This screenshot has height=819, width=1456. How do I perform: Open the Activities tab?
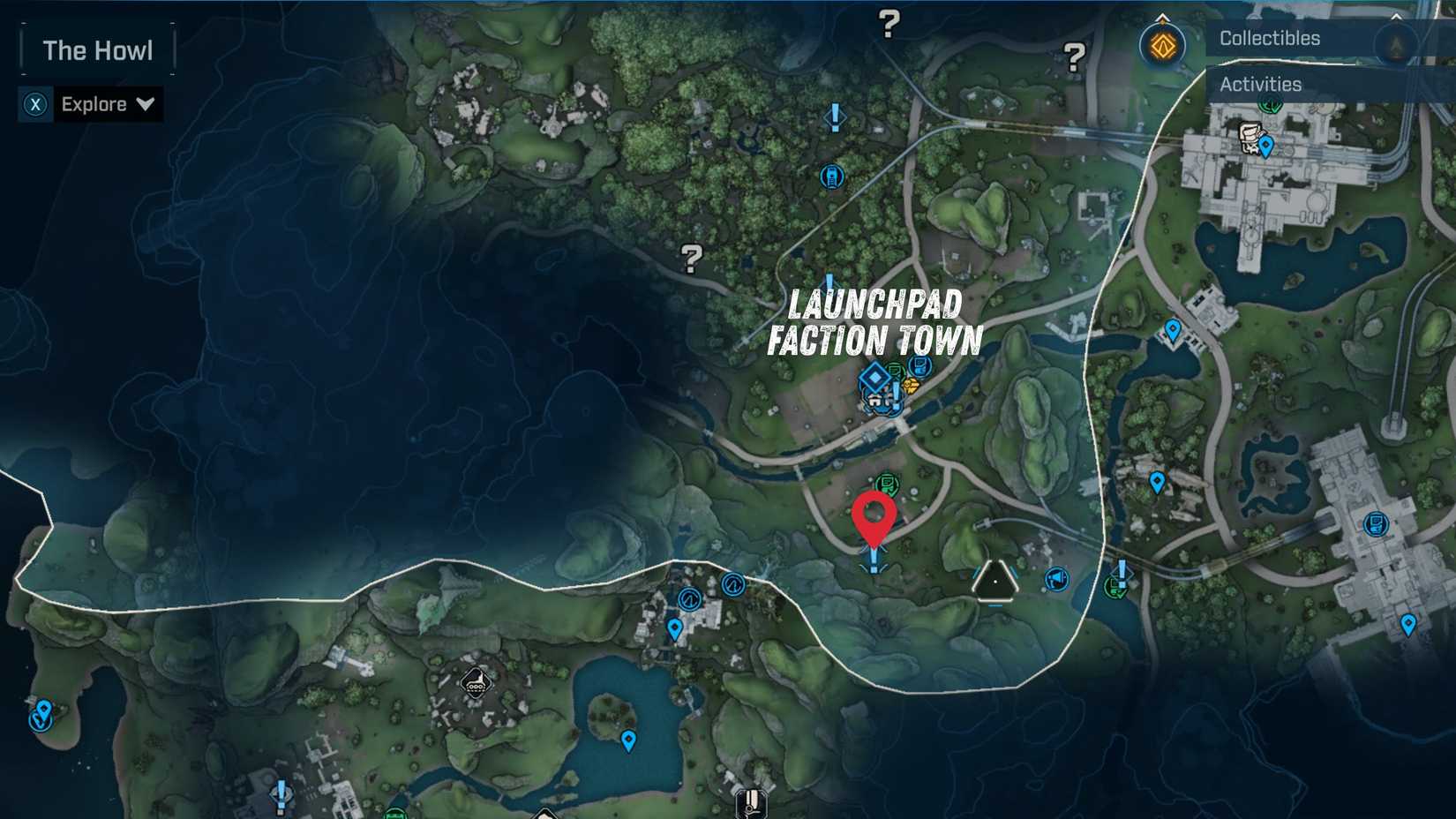1259,84
